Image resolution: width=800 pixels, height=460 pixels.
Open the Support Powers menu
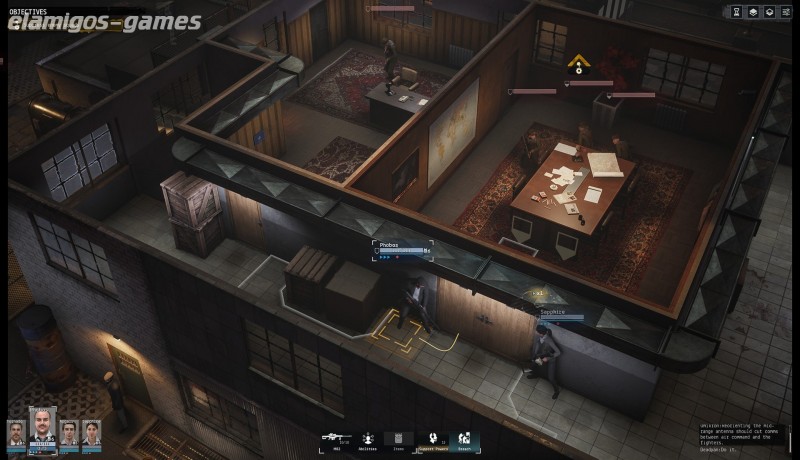432,439
